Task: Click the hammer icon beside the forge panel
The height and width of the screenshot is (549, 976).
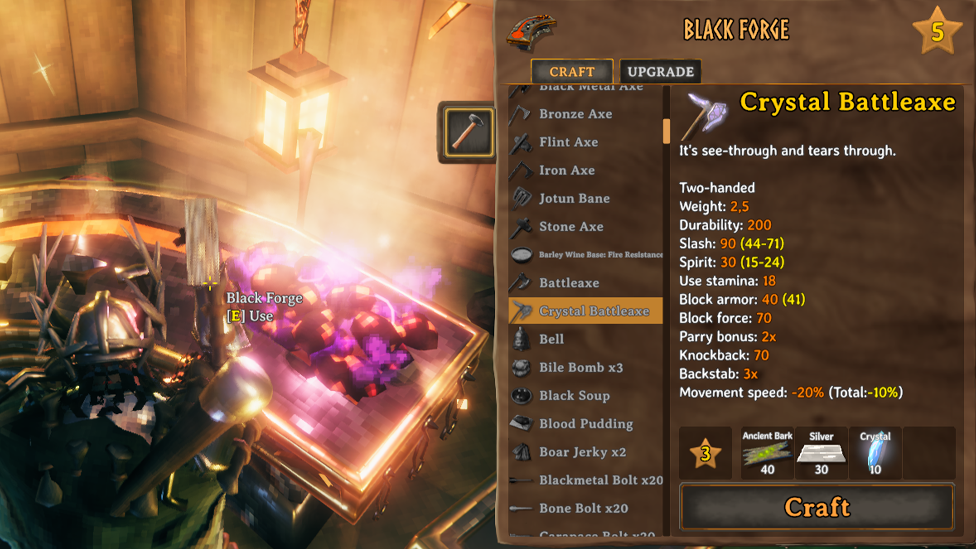Action: 466,131
